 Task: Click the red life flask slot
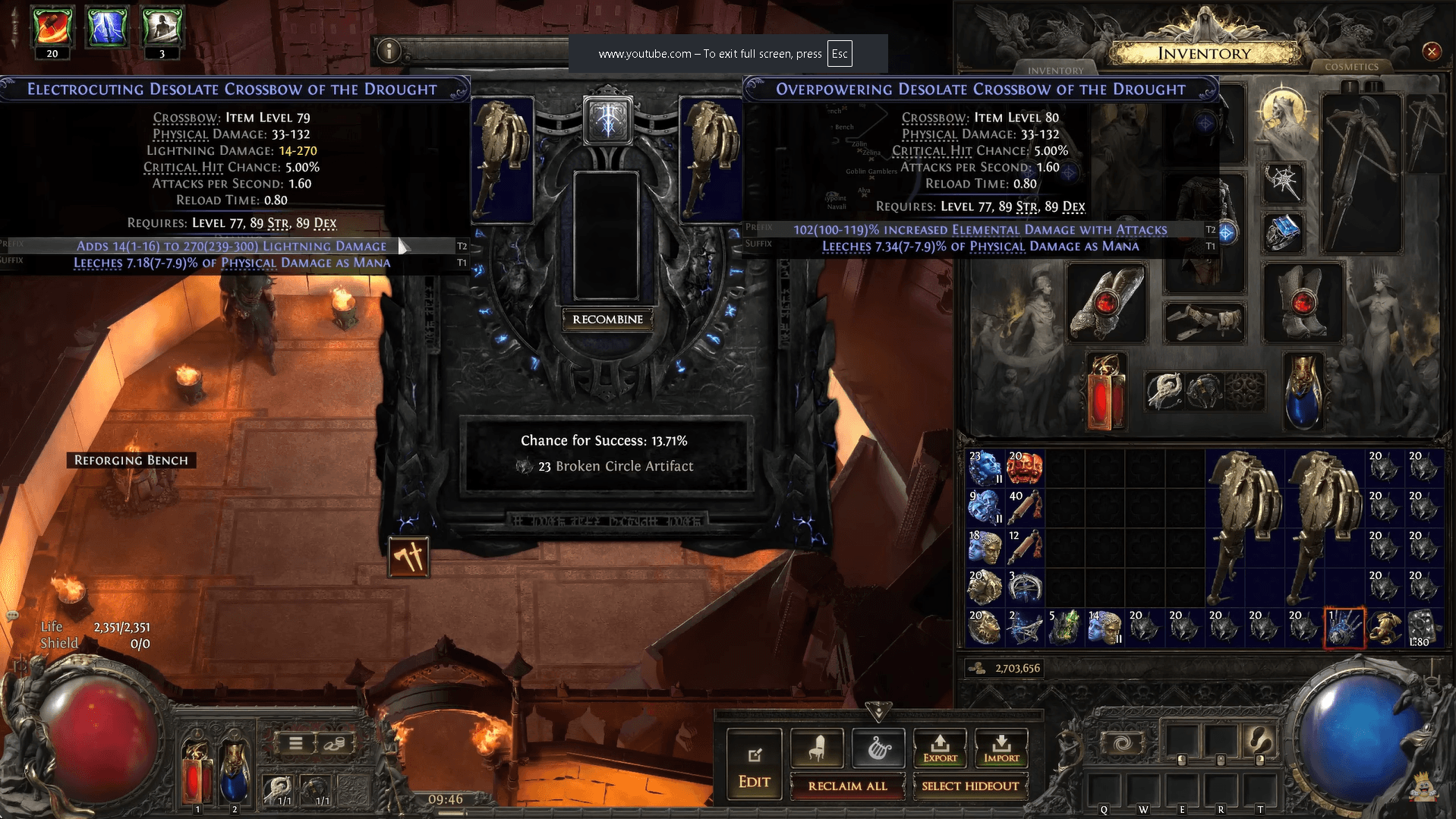[x=1105, y=392]
